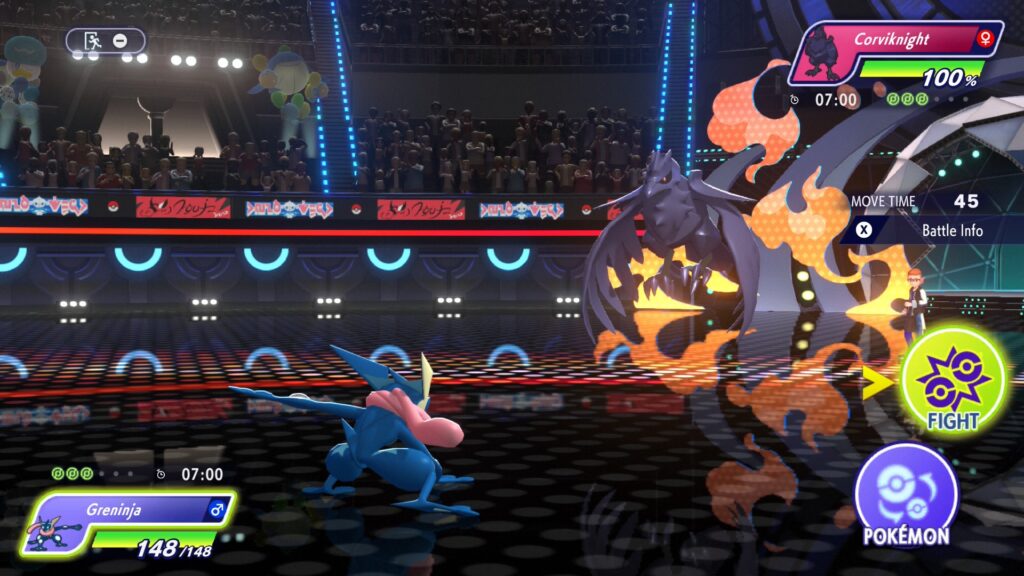
Task: Open the POKÉMON switch menu
Action: click(x=906, y=496)
